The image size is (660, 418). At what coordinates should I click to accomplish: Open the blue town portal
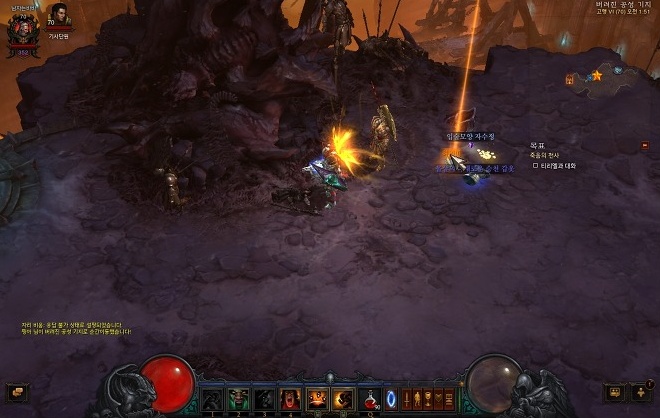391,398
